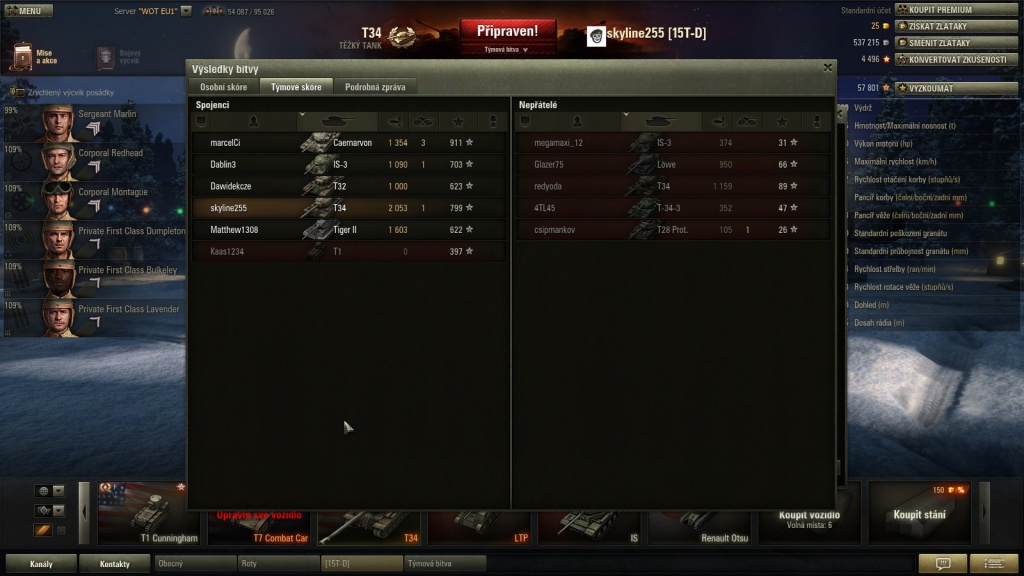Open the Kanály chat channels

click(x=41, y=564)
